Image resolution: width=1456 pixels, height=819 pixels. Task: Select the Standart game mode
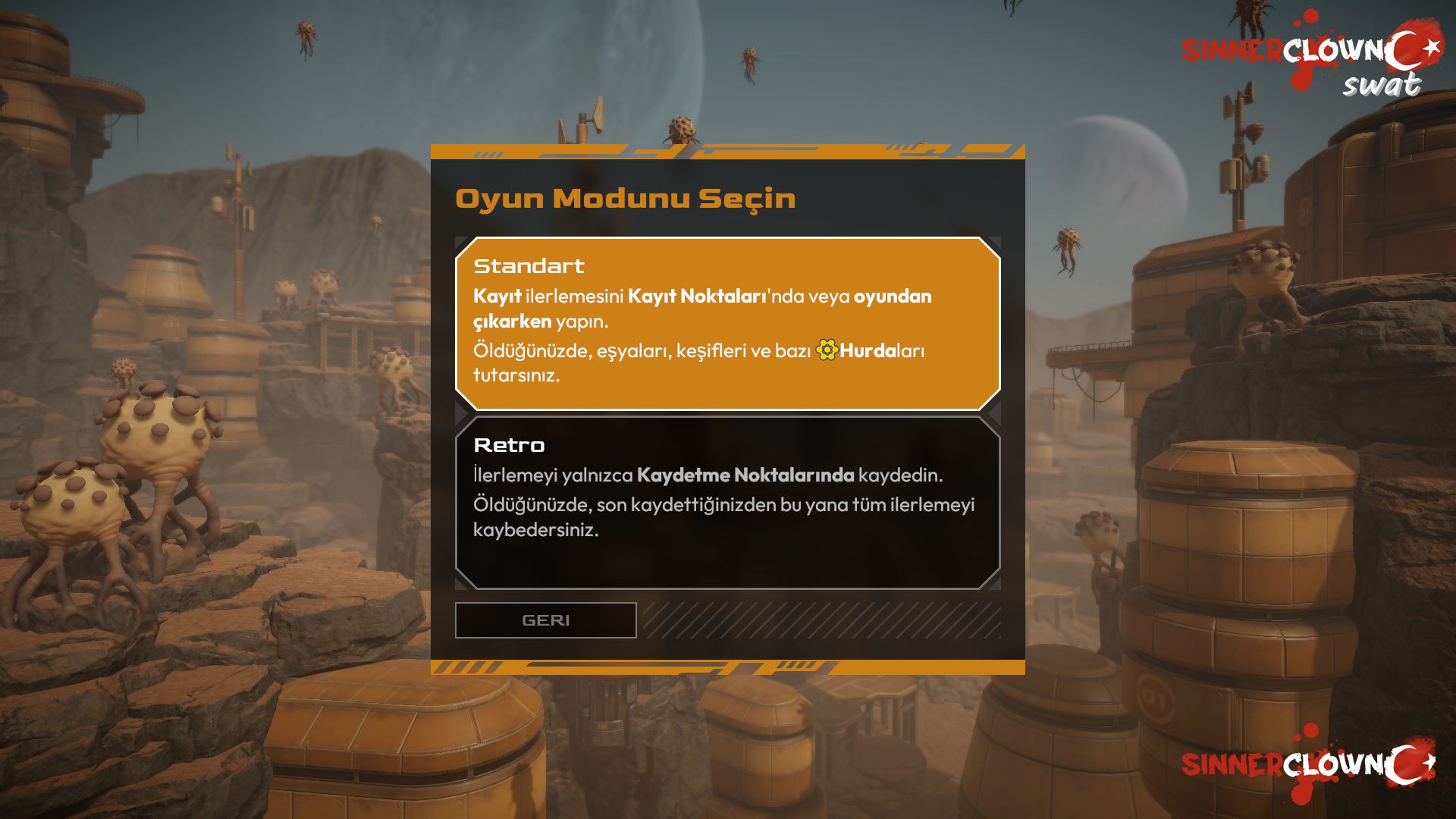(x=727, y=323)
